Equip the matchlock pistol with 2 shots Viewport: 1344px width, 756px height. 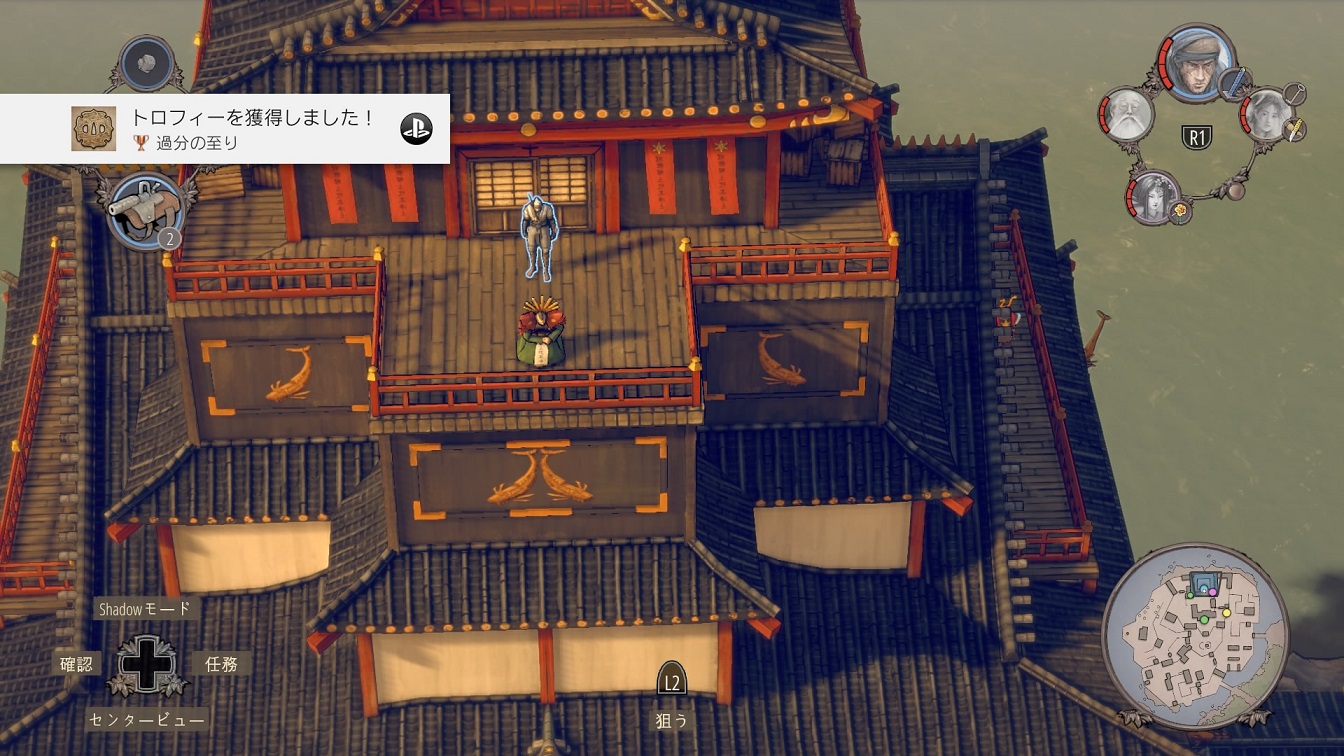tap(146, 208)
